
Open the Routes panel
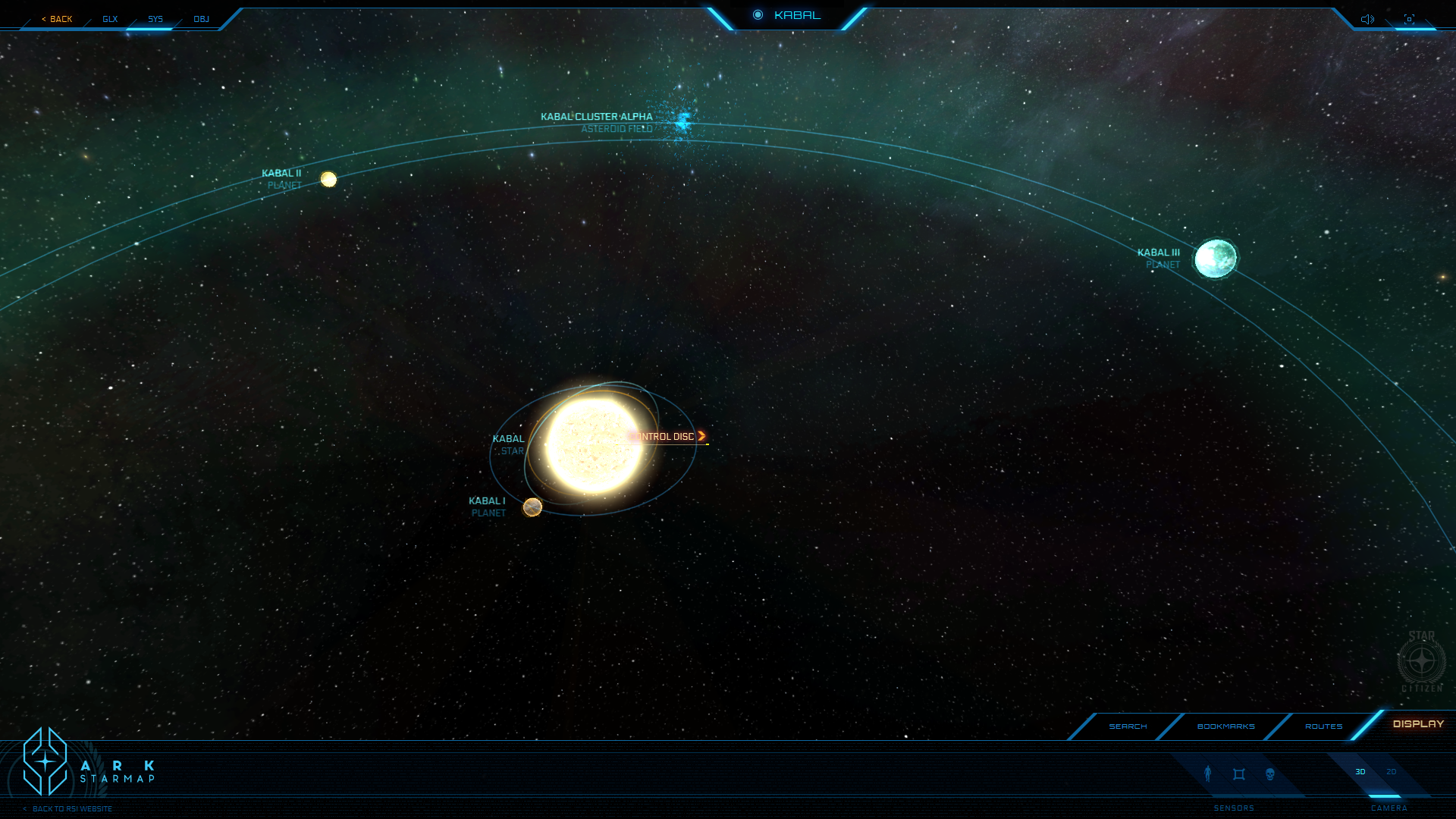point(1323,726)
